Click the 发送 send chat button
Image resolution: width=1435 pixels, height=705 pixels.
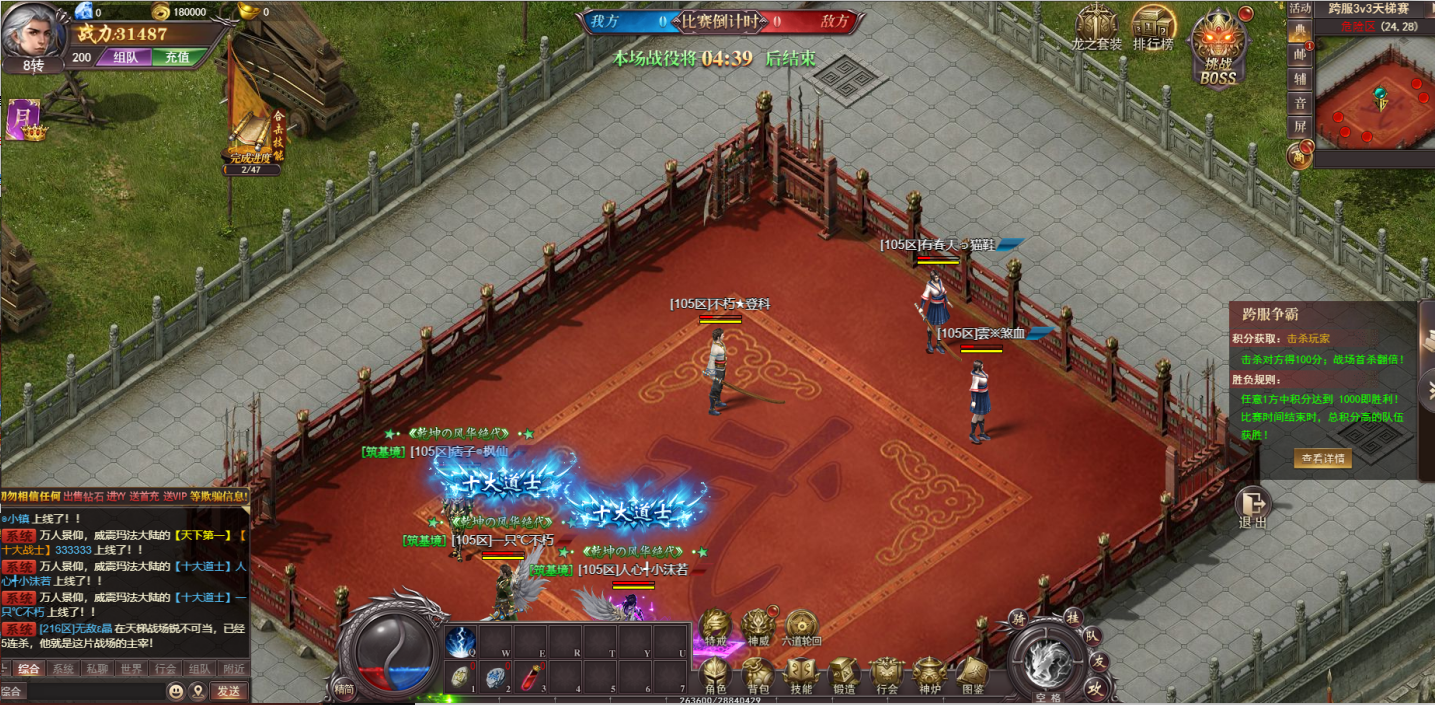tap(228, 691)
